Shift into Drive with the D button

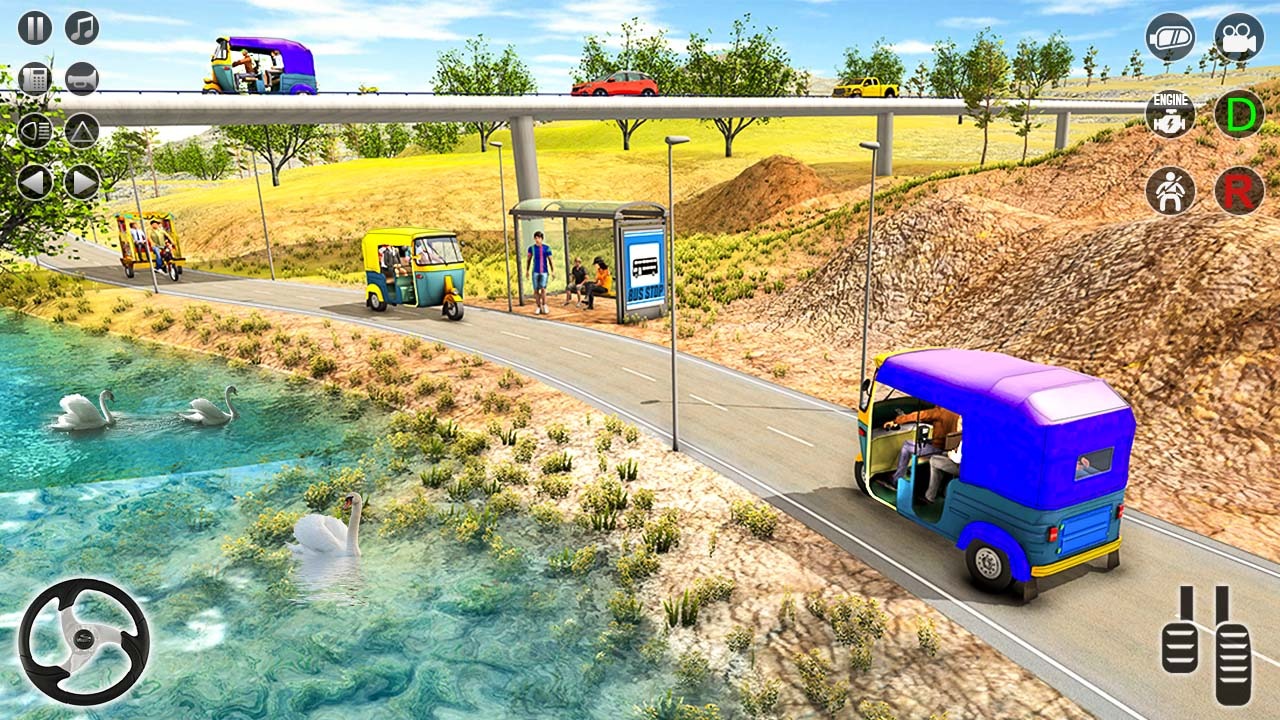tap(1240, 113)
